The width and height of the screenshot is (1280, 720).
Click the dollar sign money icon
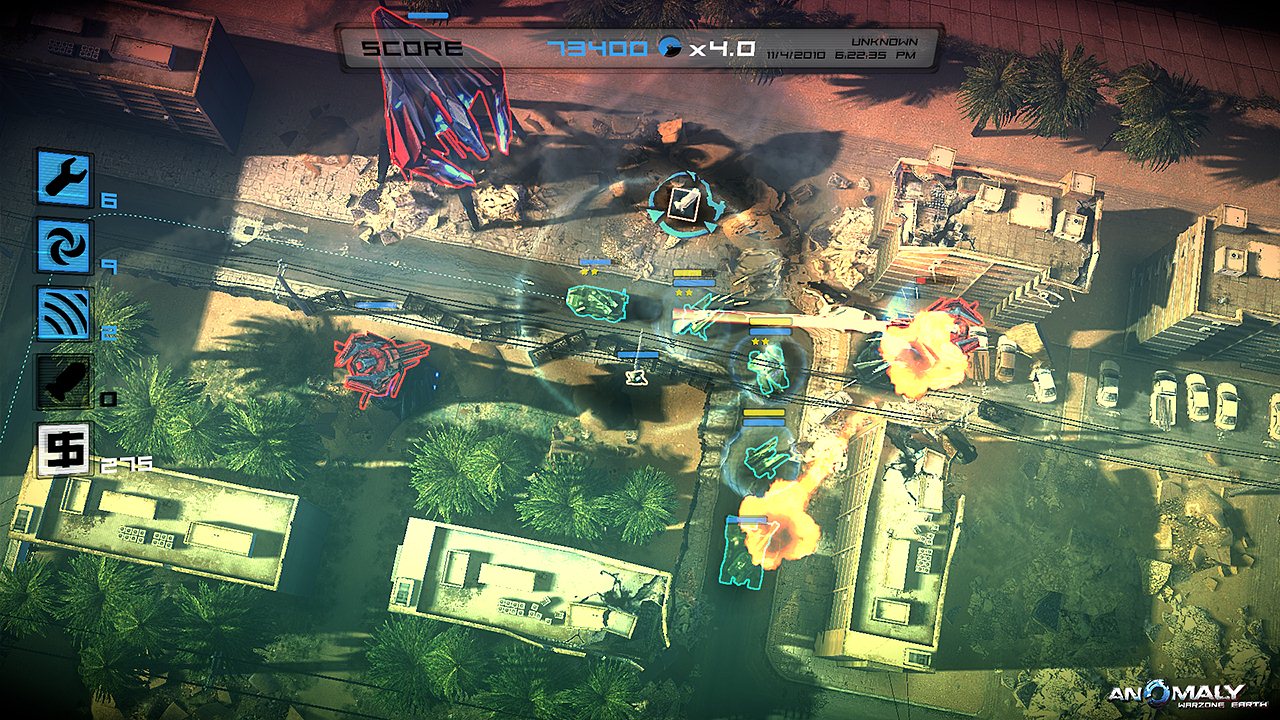pos(65,449)
